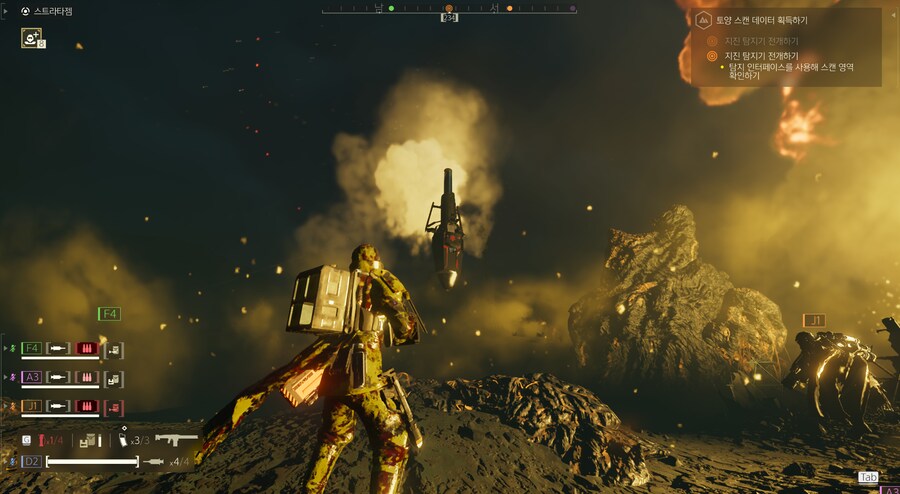
Task: Select the reinforce stratagem icon
Action: click(x=31, y=38)
